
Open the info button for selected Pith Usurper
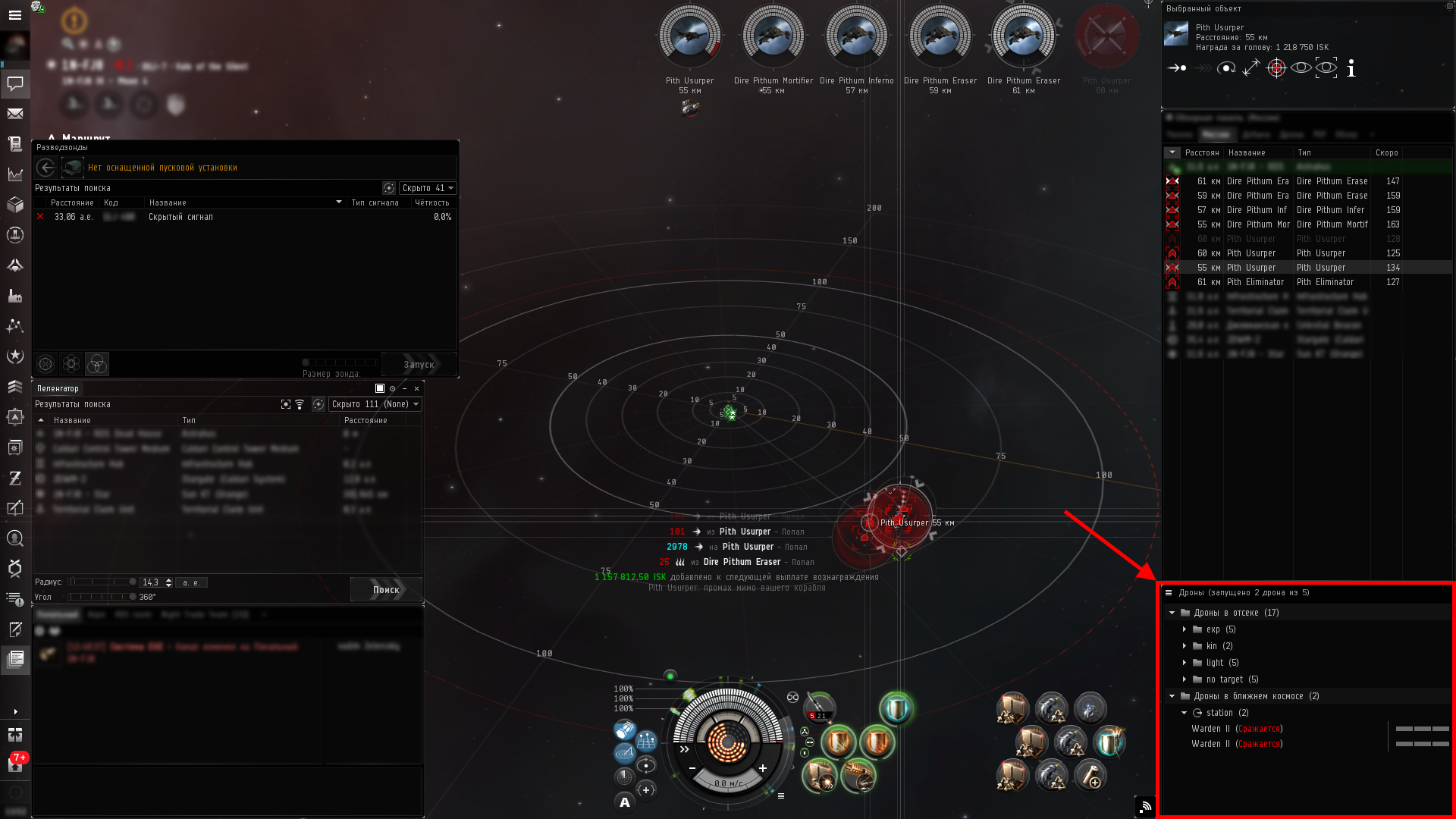click(1351, 69)
